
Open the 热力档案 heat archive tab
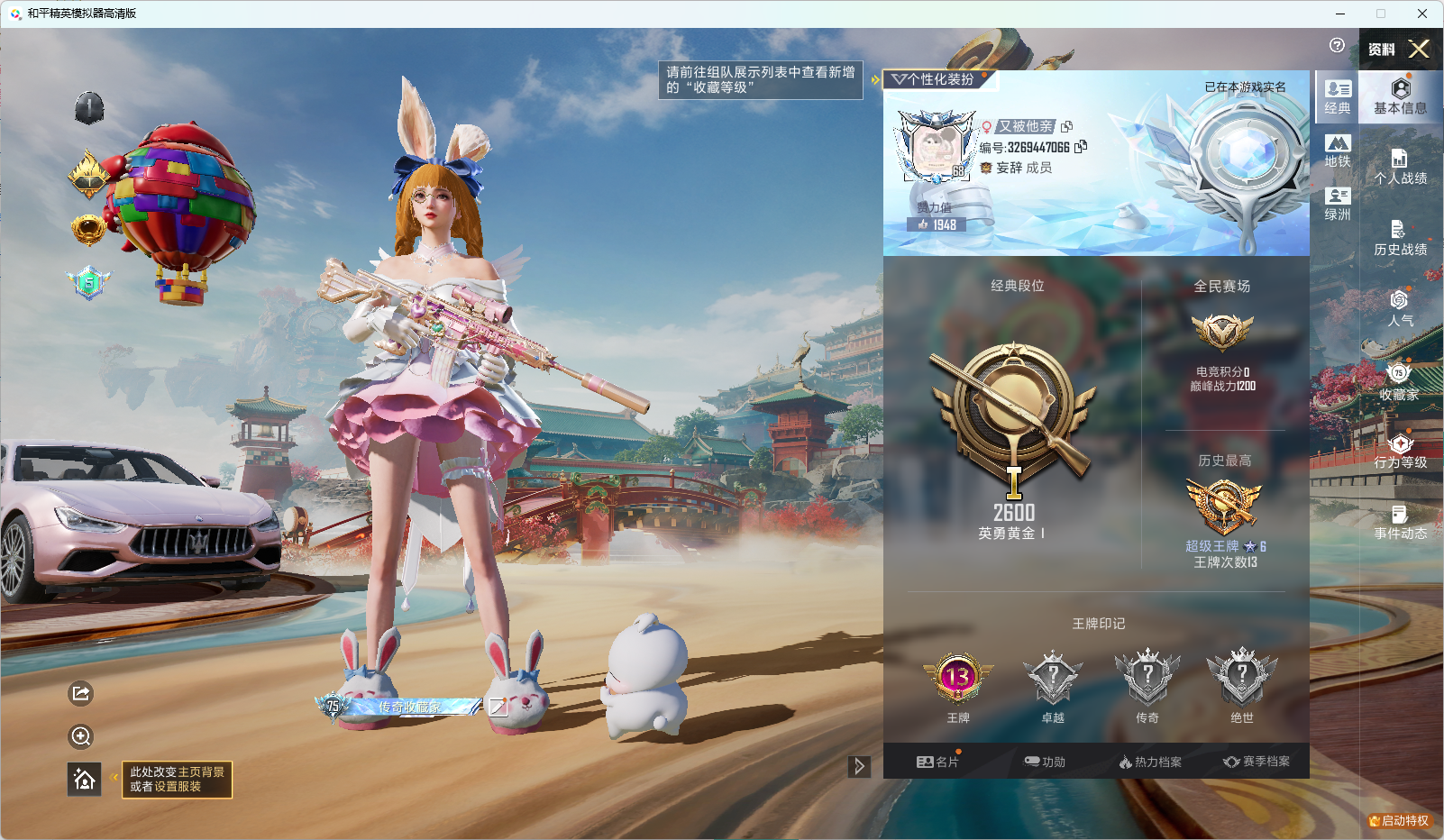pos(1150,762)
